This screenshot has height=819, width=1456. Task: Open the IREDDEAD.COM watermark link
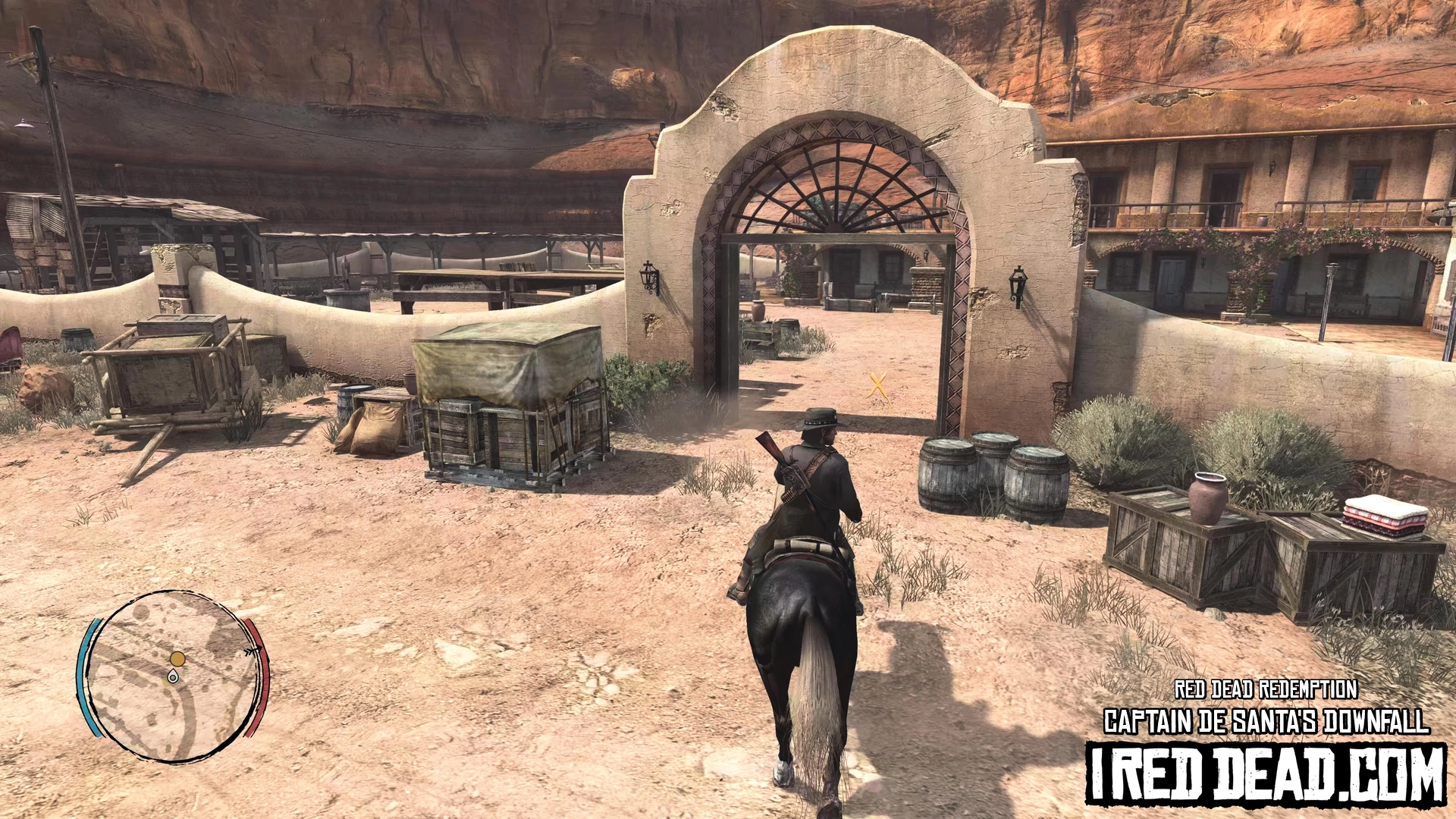pyautogui.click(x=1266, y=773)
